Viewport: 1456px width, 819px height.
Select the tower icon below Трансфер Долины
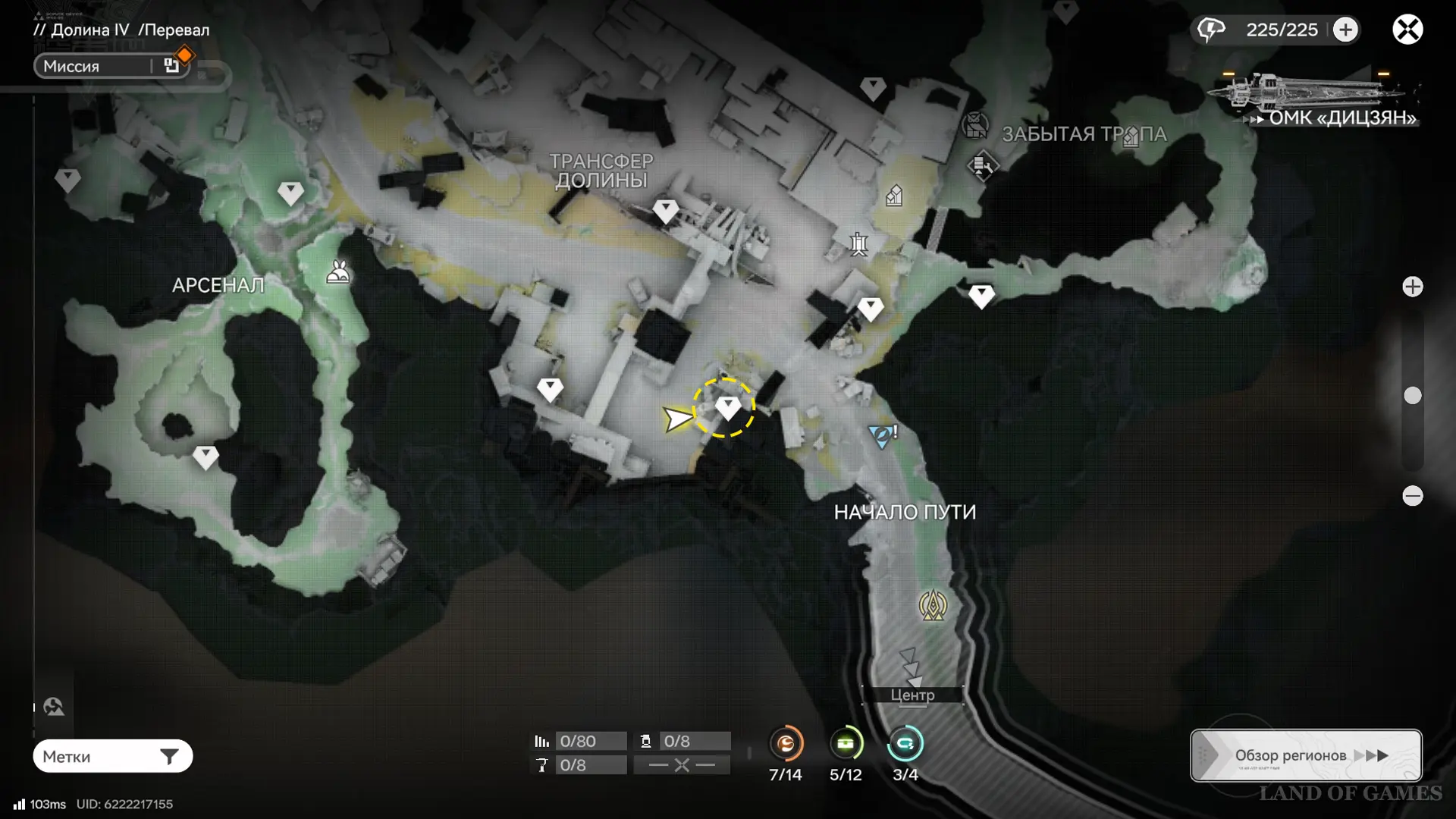point(858,244)
